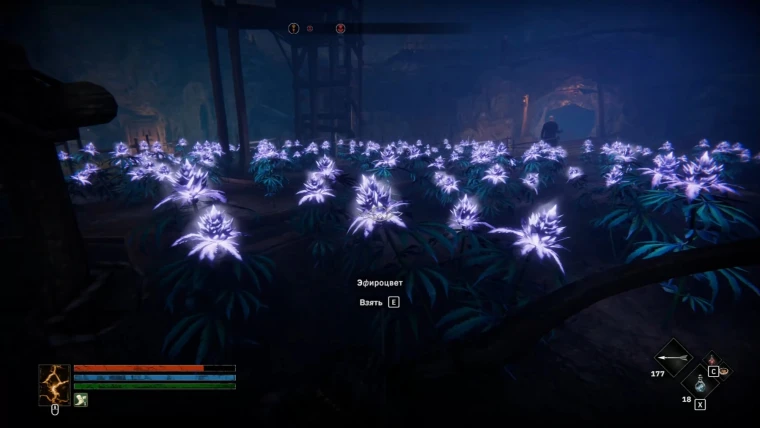Click the red skull marker on the compass
Screen dimensions: 760x428
pyautogui.click(x=341, y=28)
